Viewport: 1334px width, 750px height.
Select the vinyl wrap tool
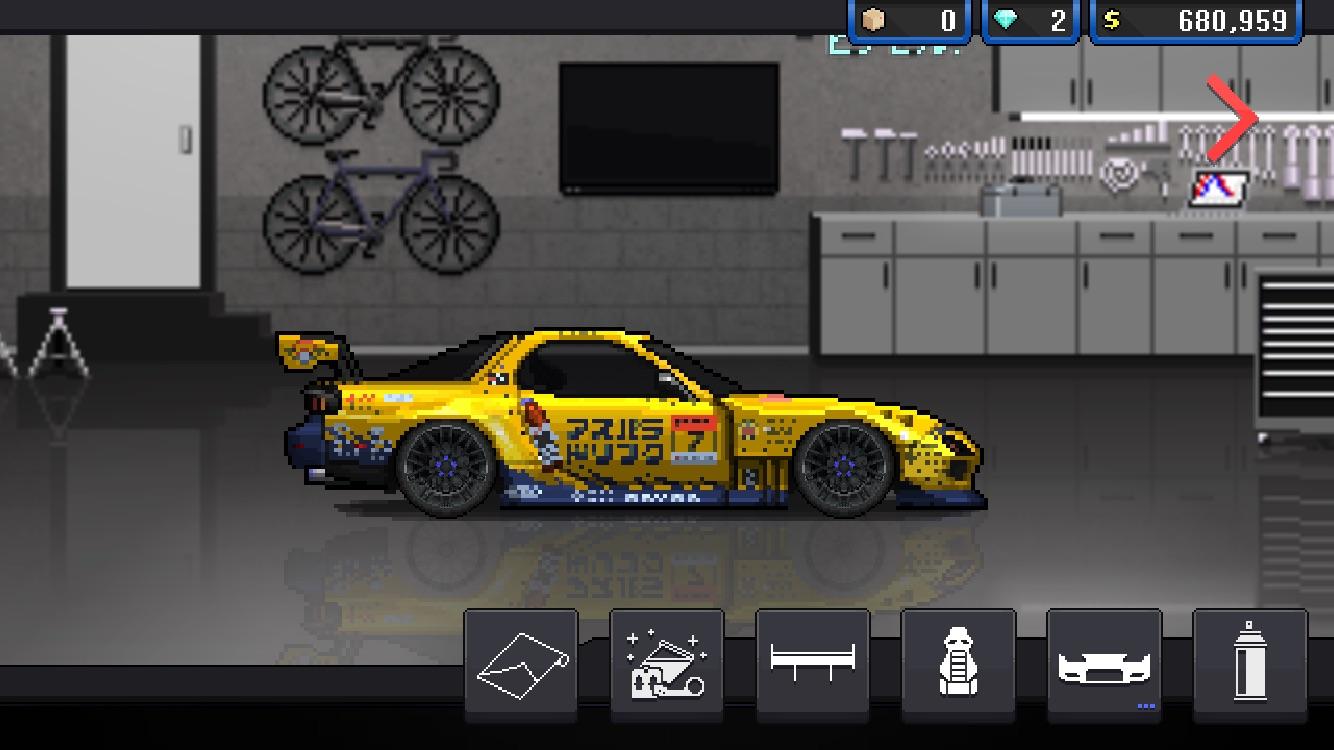[520, 663]
